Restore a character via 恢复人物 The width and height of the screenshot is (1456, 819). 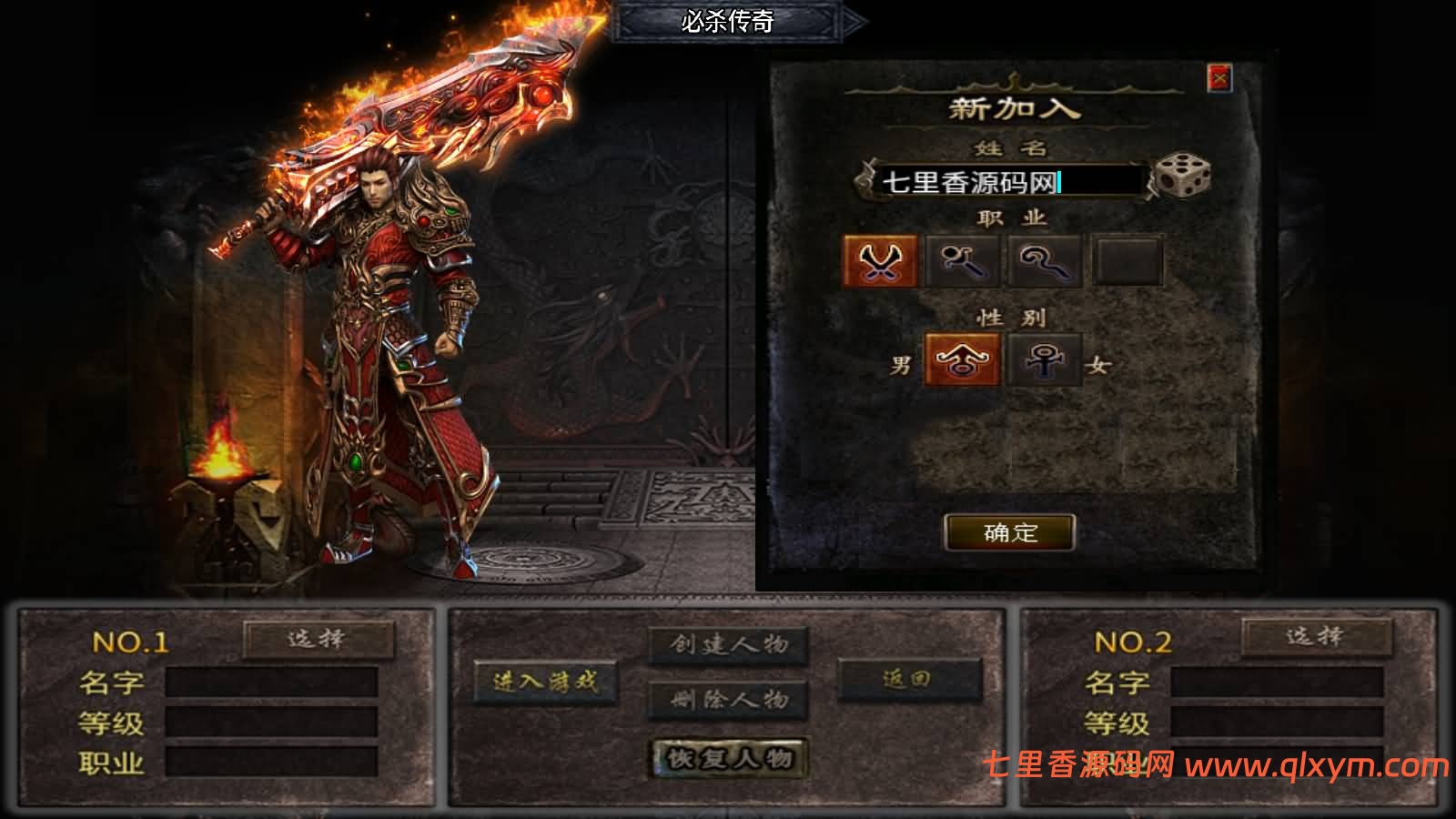[x=729, y=758]
